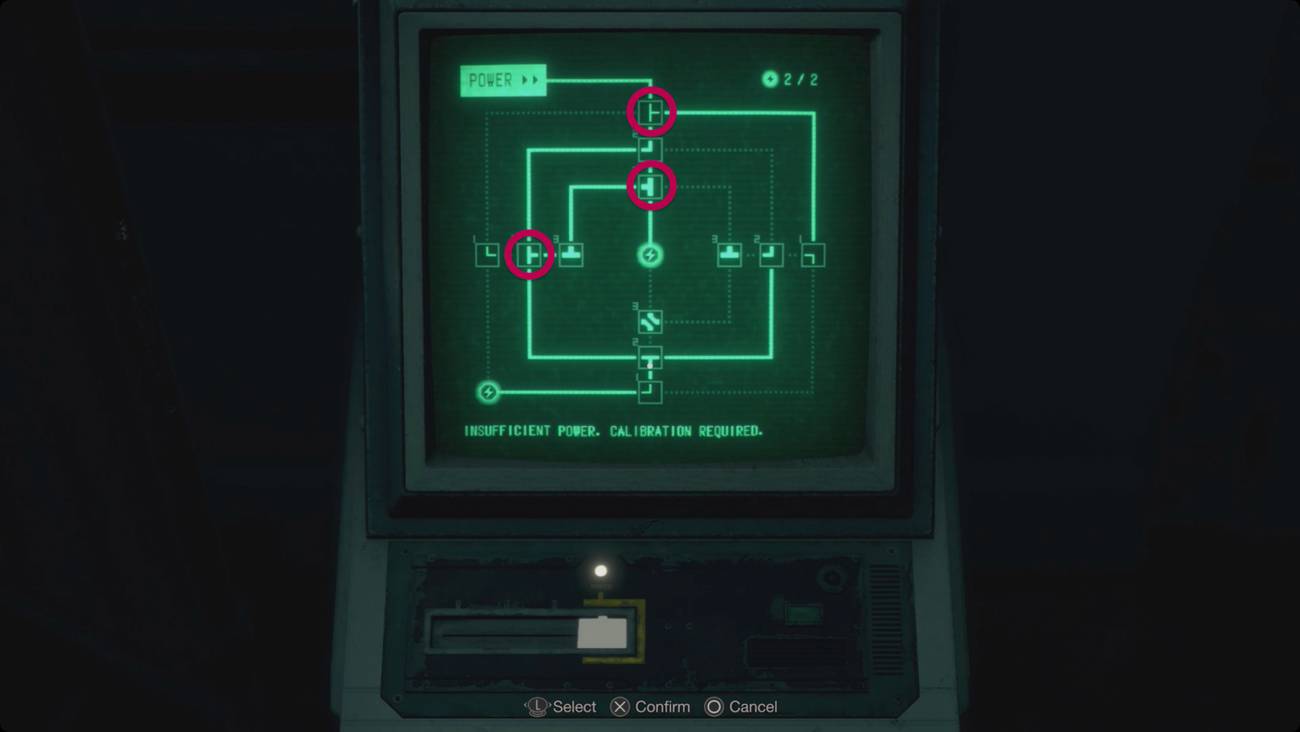1300x732 pixels.
Task: Select the T-shaped node beside the left circled node
Action: click(571, 255)
